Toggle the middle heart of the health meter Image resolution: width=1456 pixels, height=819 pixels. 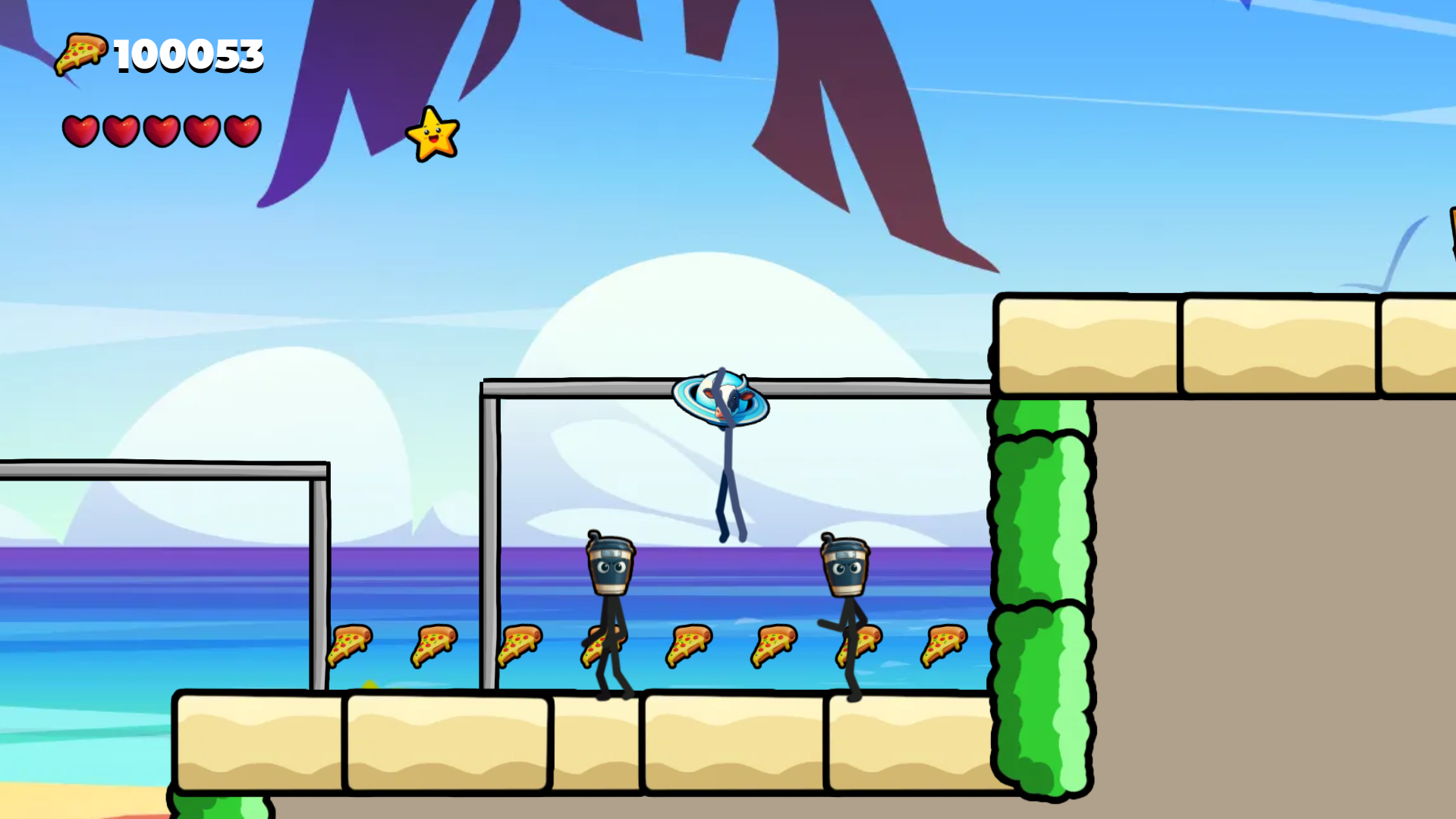tap(162, 129)
